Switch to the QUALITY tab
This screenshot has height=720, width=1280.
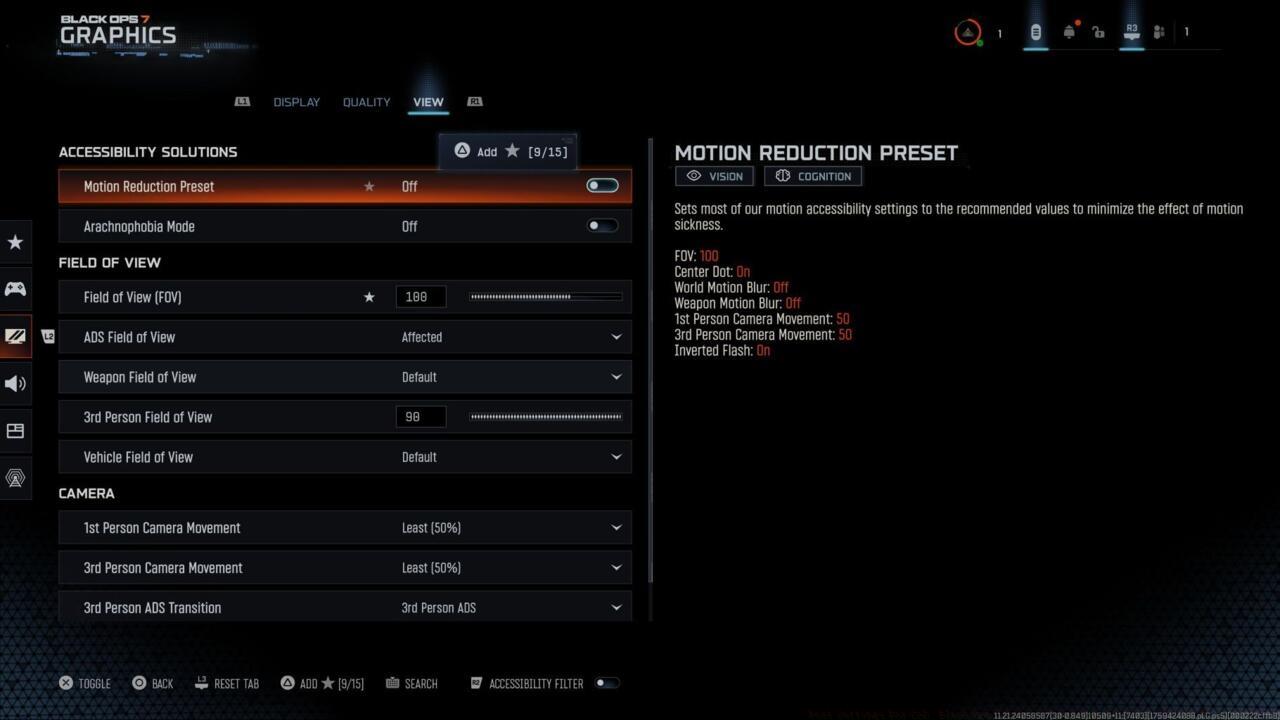(x=366, y=101)
